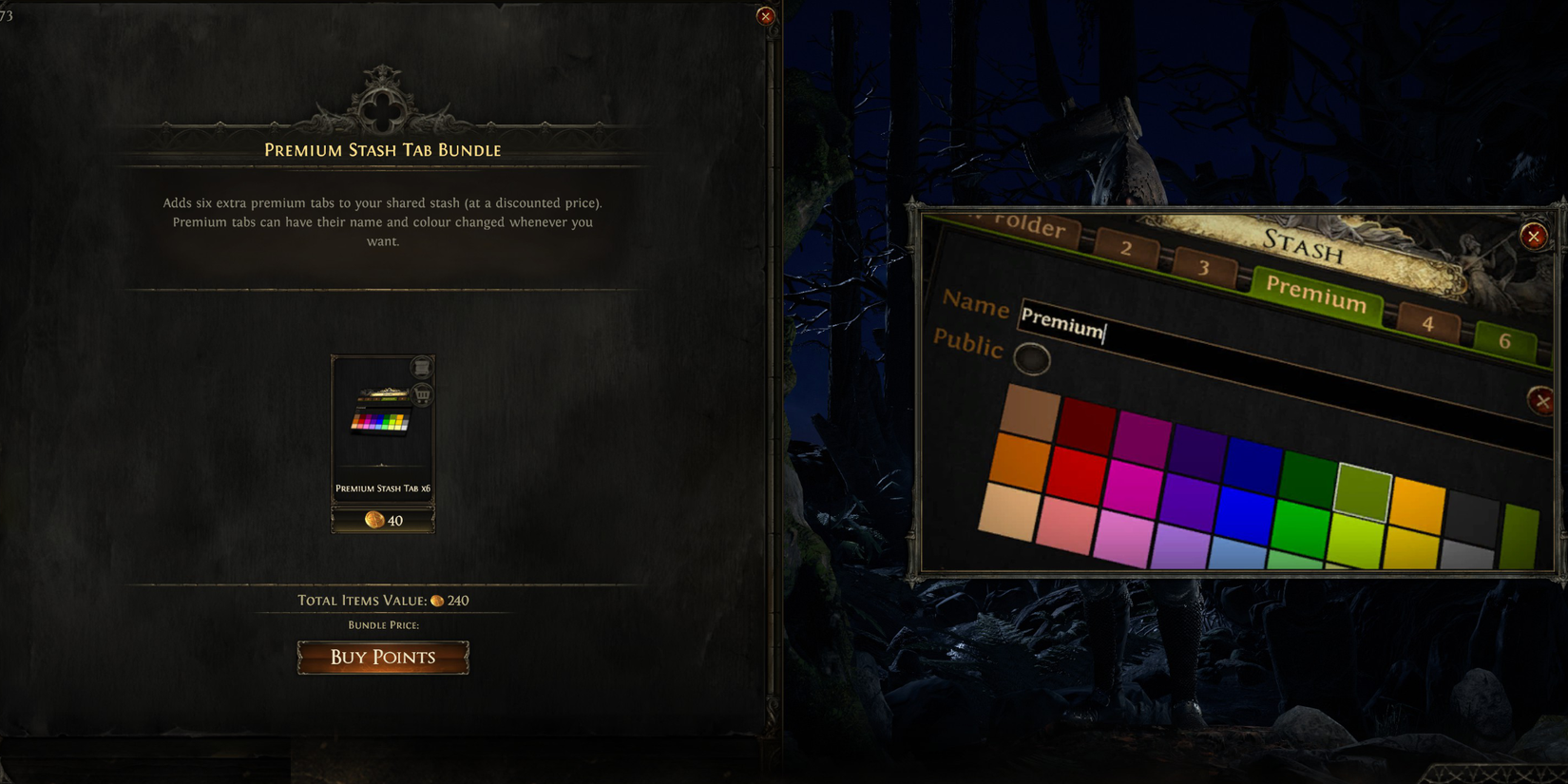Click the shopping cart icon on the bundle
This screenshot has width=1568, height=784.
[x=421, y=394]
